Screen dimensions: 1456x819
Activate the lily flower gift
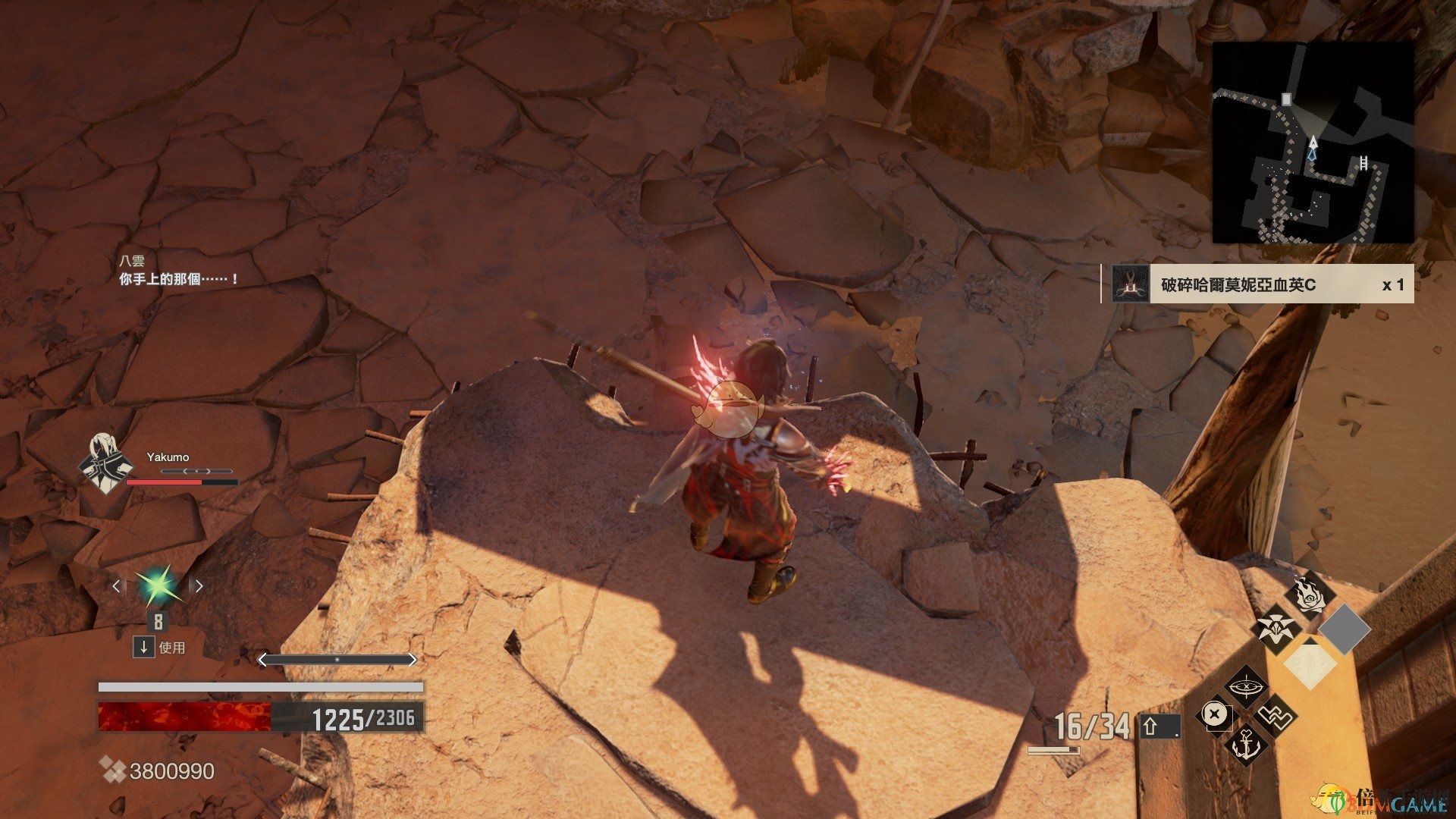[x=1276, y=629]
